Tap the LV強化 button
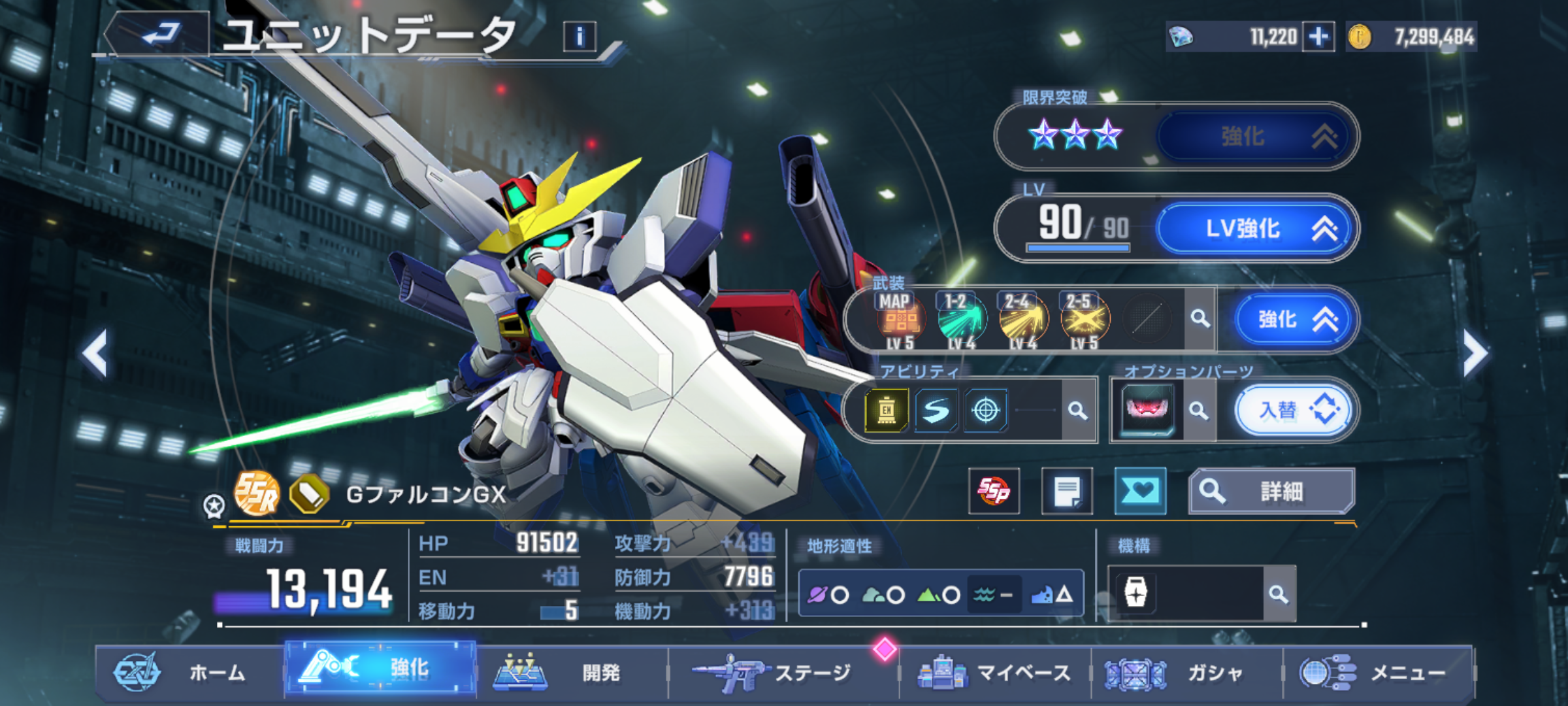The height and width of the screenshot is (706, 1568). 1254,229
